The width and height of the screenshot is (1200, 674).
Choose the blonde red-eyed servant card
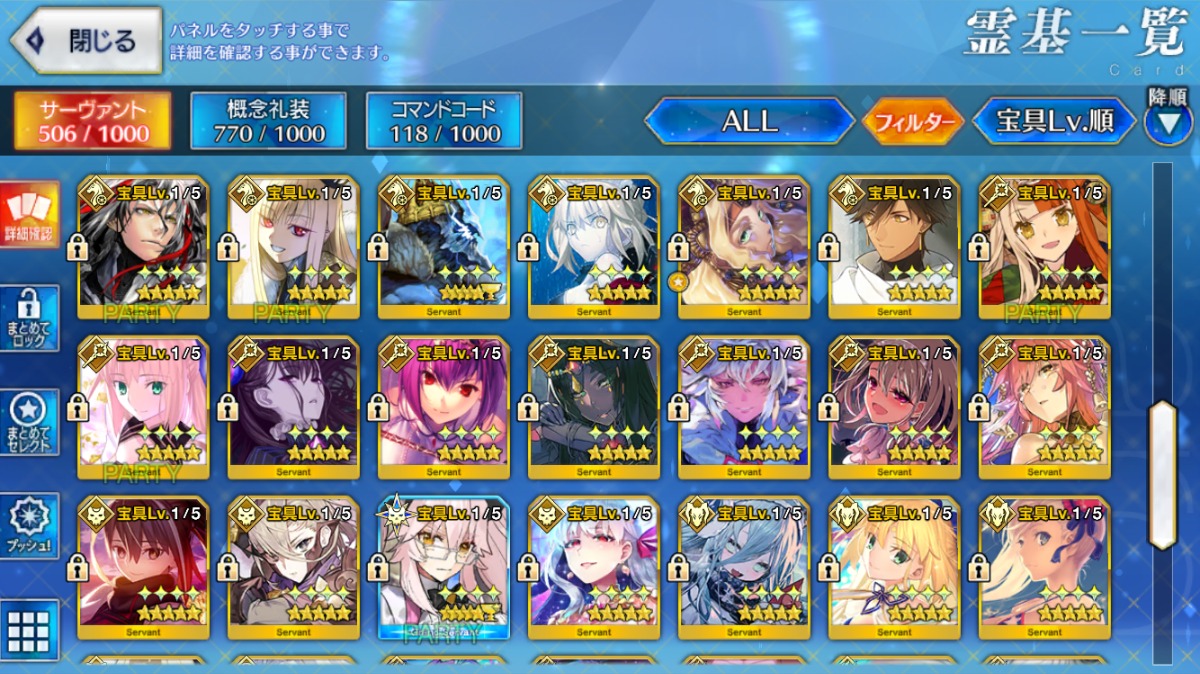[294, 246]
